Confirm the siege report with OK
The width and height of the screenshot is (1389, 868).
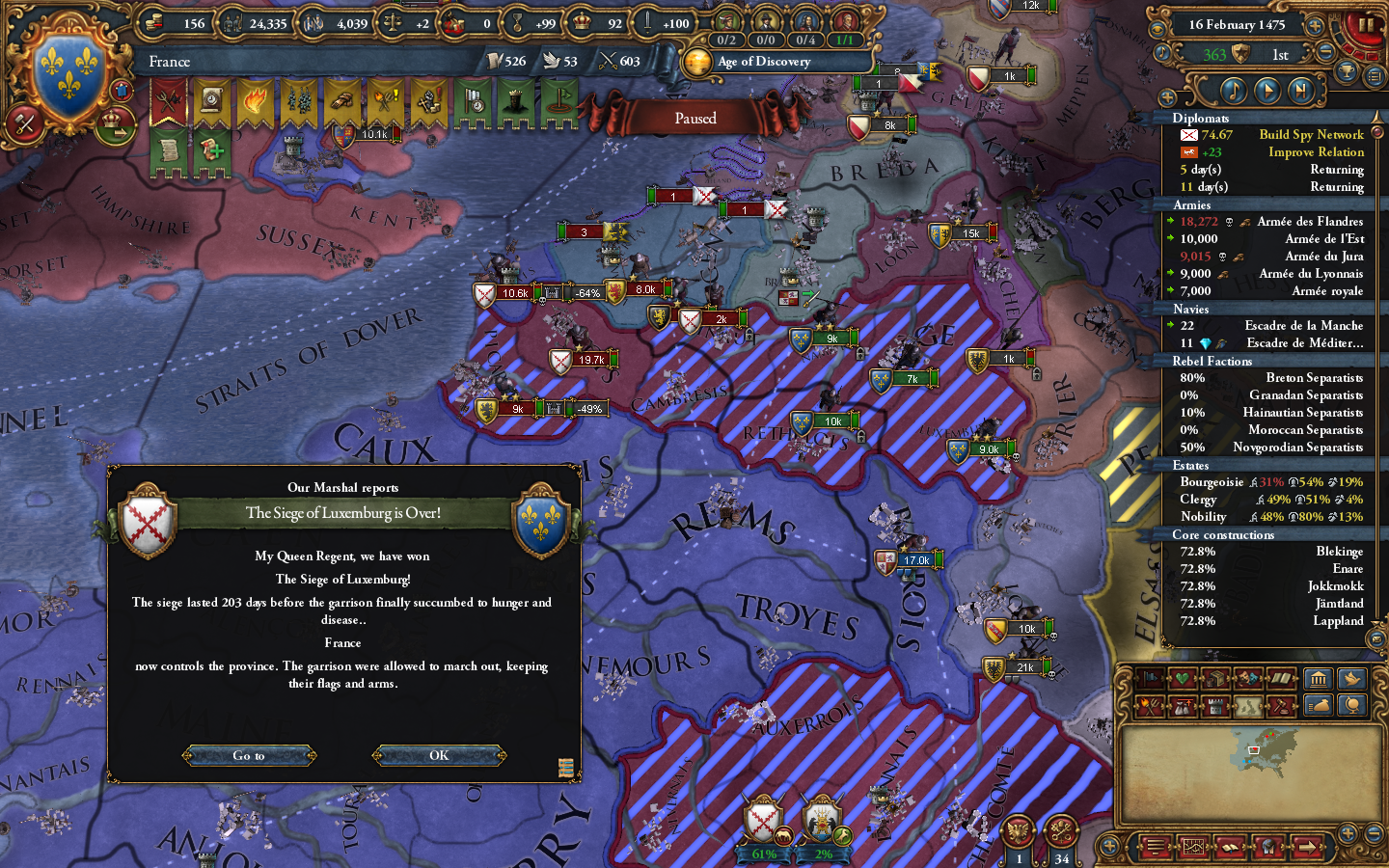pos(439,755)
